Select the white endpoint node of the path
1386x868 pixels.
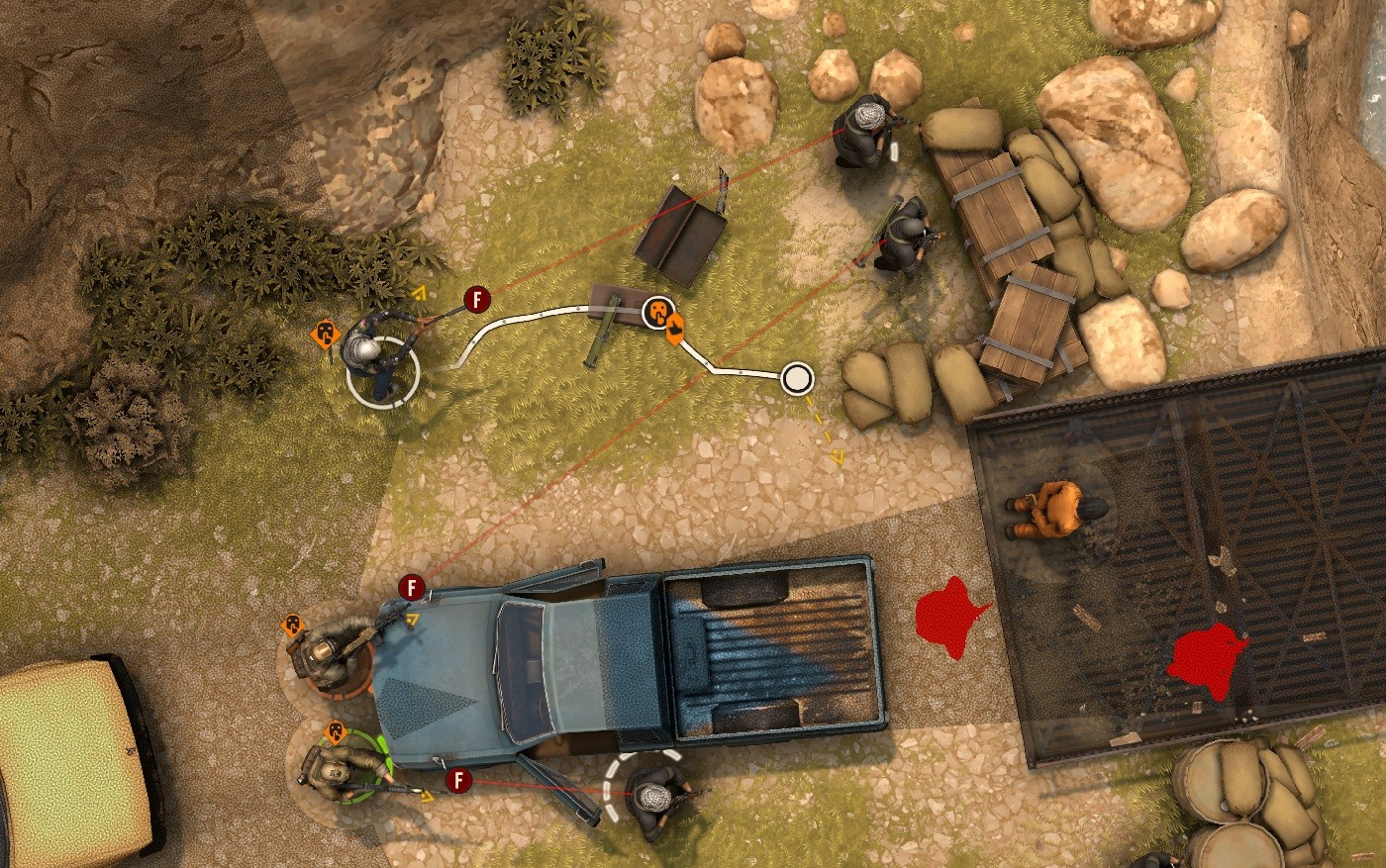797,377
